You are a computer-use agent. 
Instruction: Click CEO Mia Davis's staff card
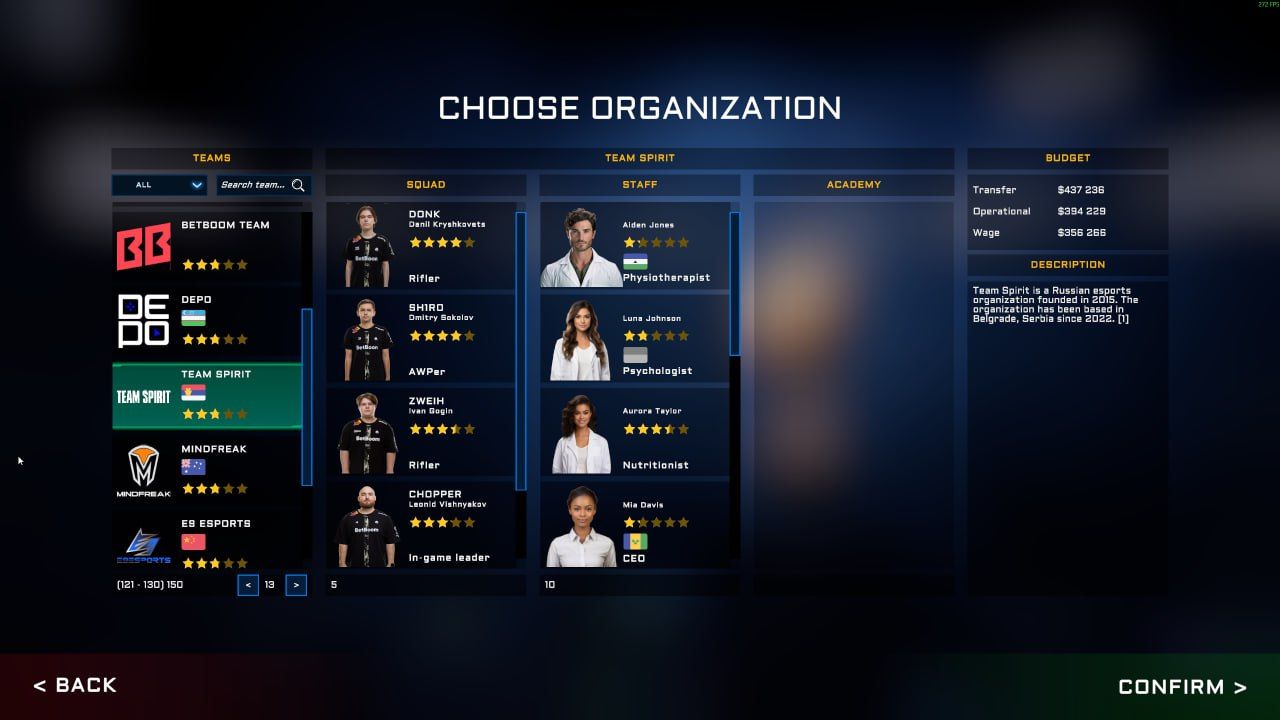639,527
